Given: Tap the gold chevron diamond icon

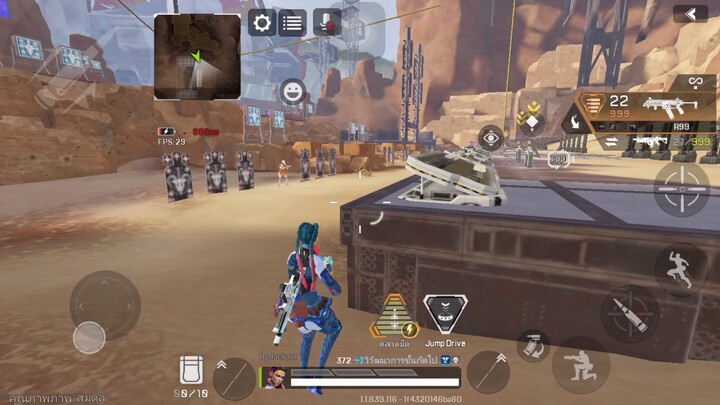Looking at the screenshot, I should tap(529, 120).
